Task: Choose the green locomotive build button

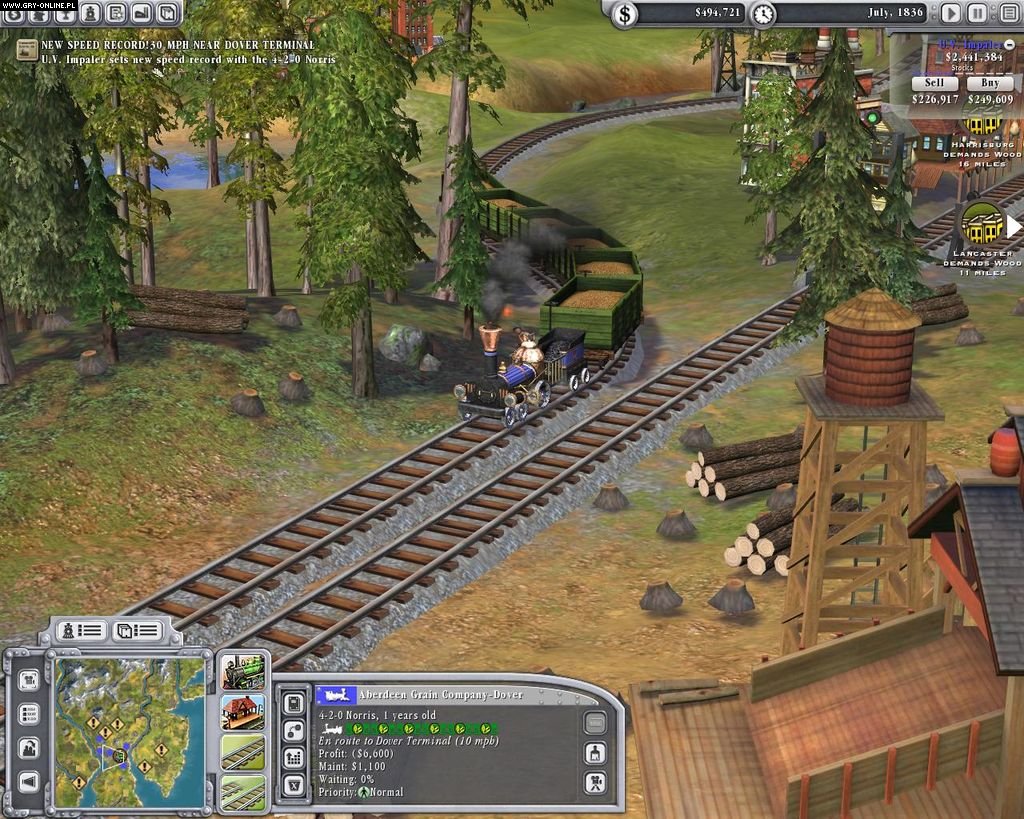Action: point(243,673)
